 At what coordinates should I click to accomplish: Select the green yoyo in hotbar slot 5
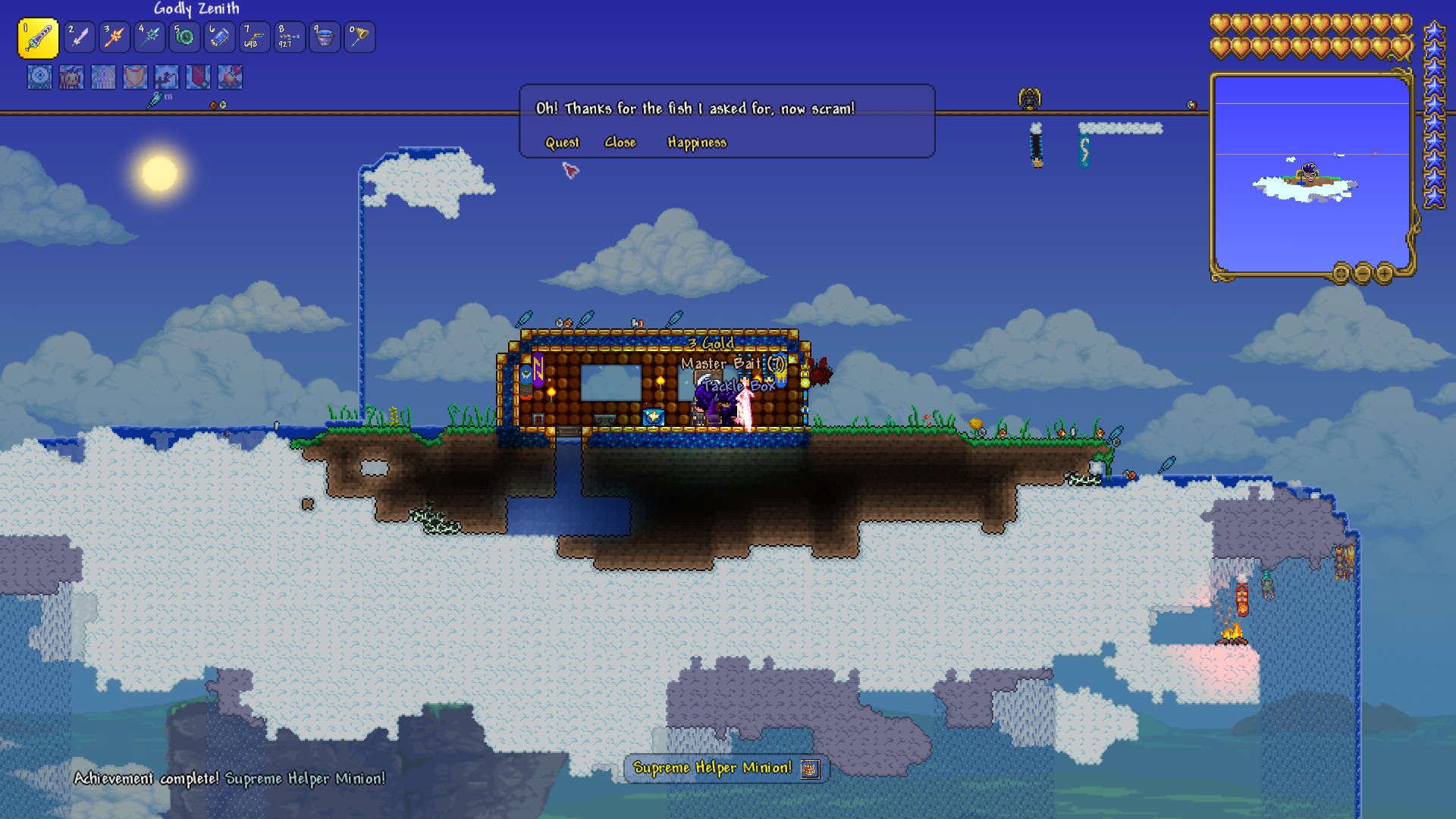pos(184,36)
